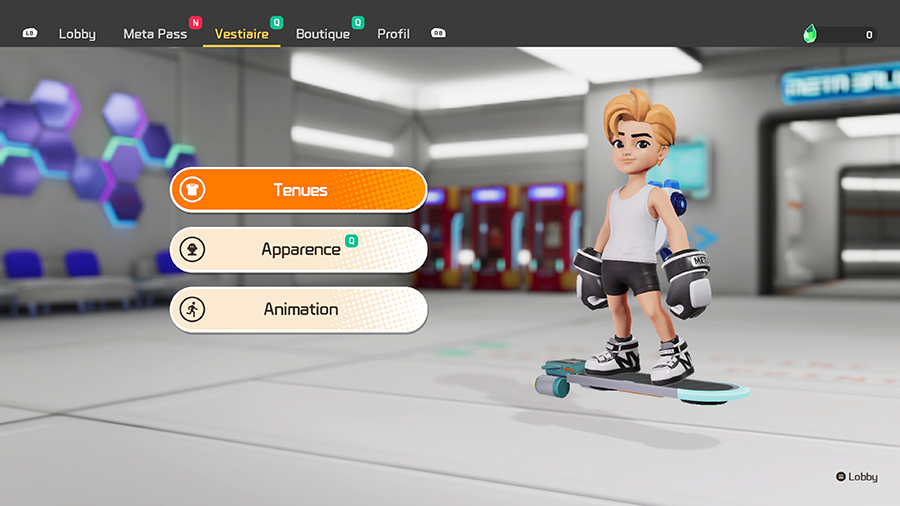This screenshot has height=506, width=900.
Task: Choose the Apparence option
Action: [x=298, y=250]
